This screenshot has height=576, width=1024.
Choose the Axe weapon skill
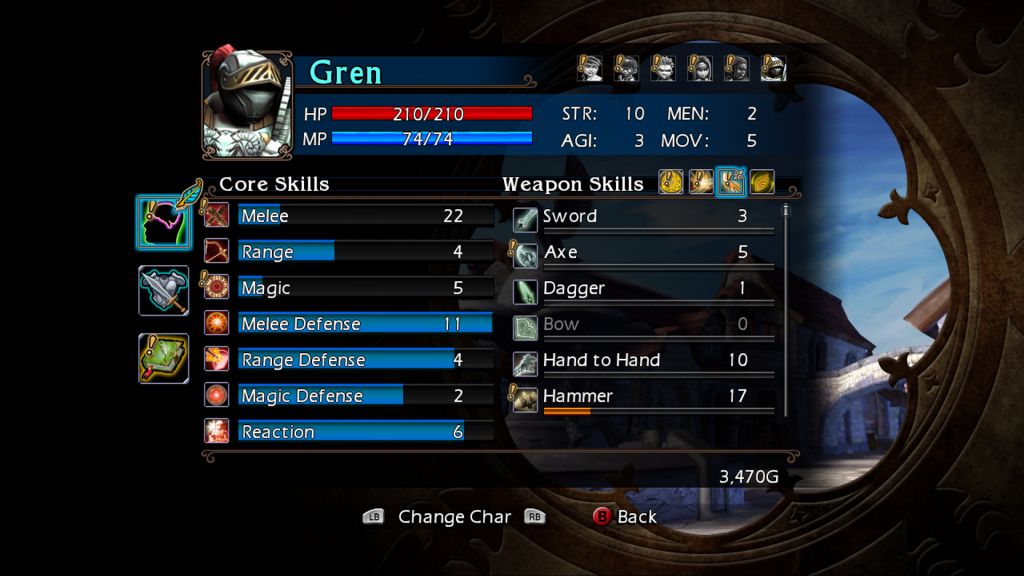point(645,253)
